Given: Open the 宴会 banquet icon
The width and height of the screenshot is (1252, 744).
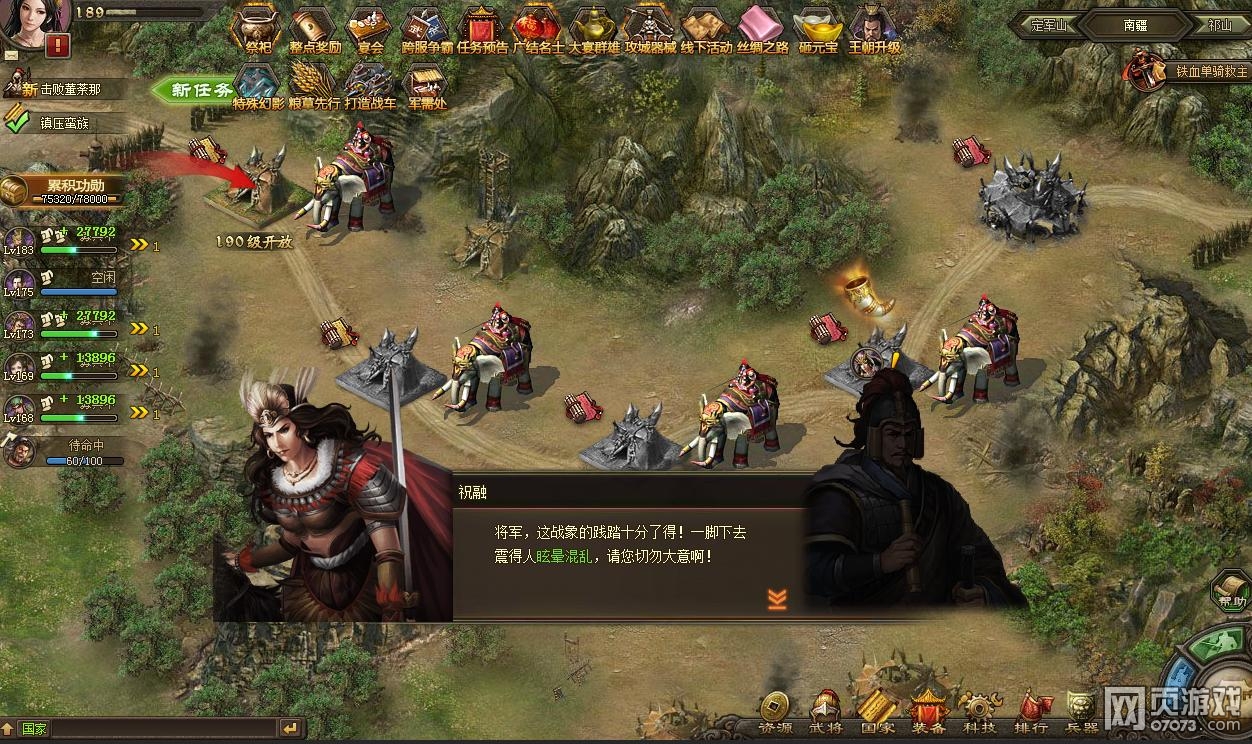Looking at the screenshot, I should 371,30.
